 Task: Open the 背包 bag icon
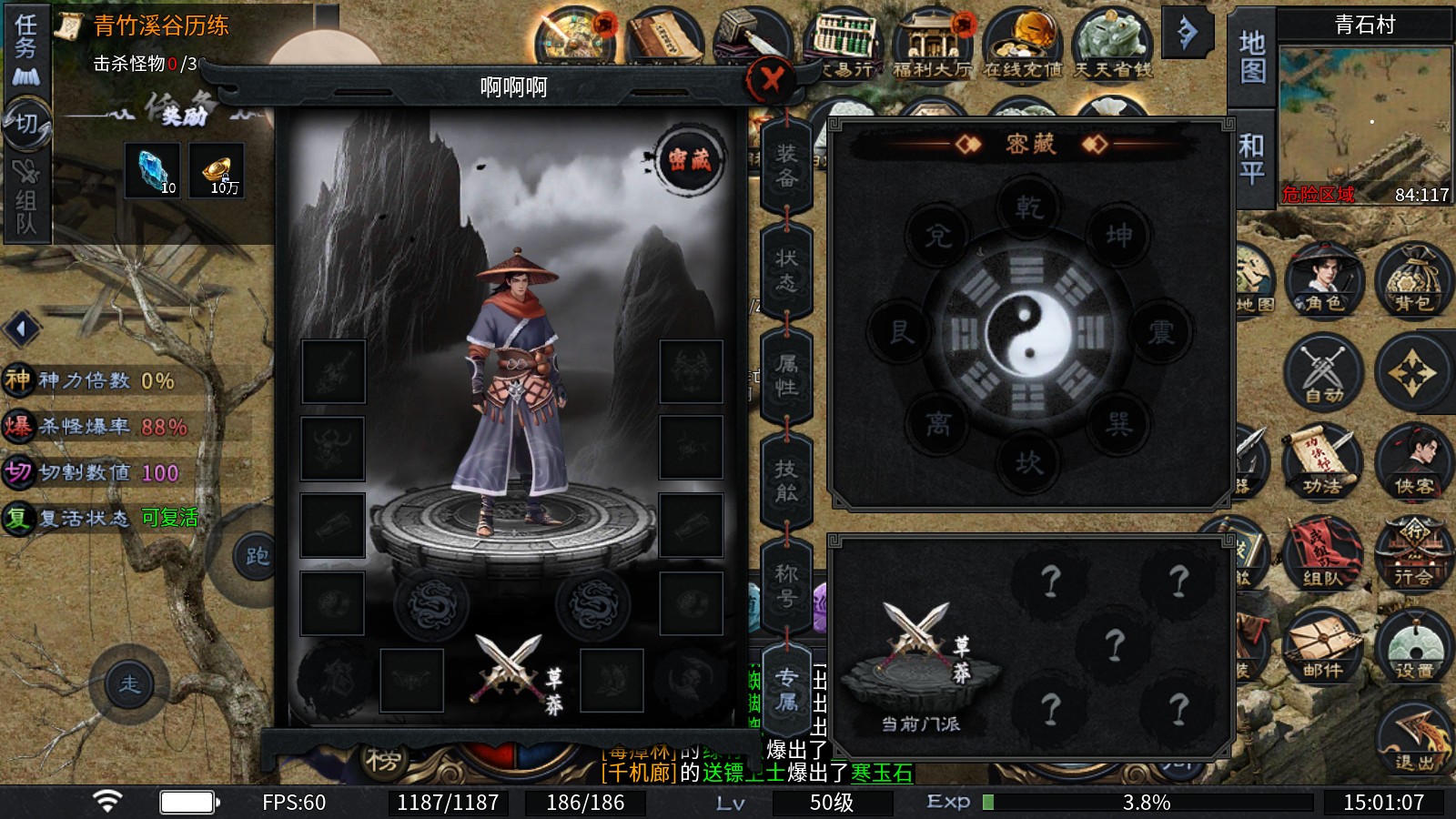click(1412, 280)
